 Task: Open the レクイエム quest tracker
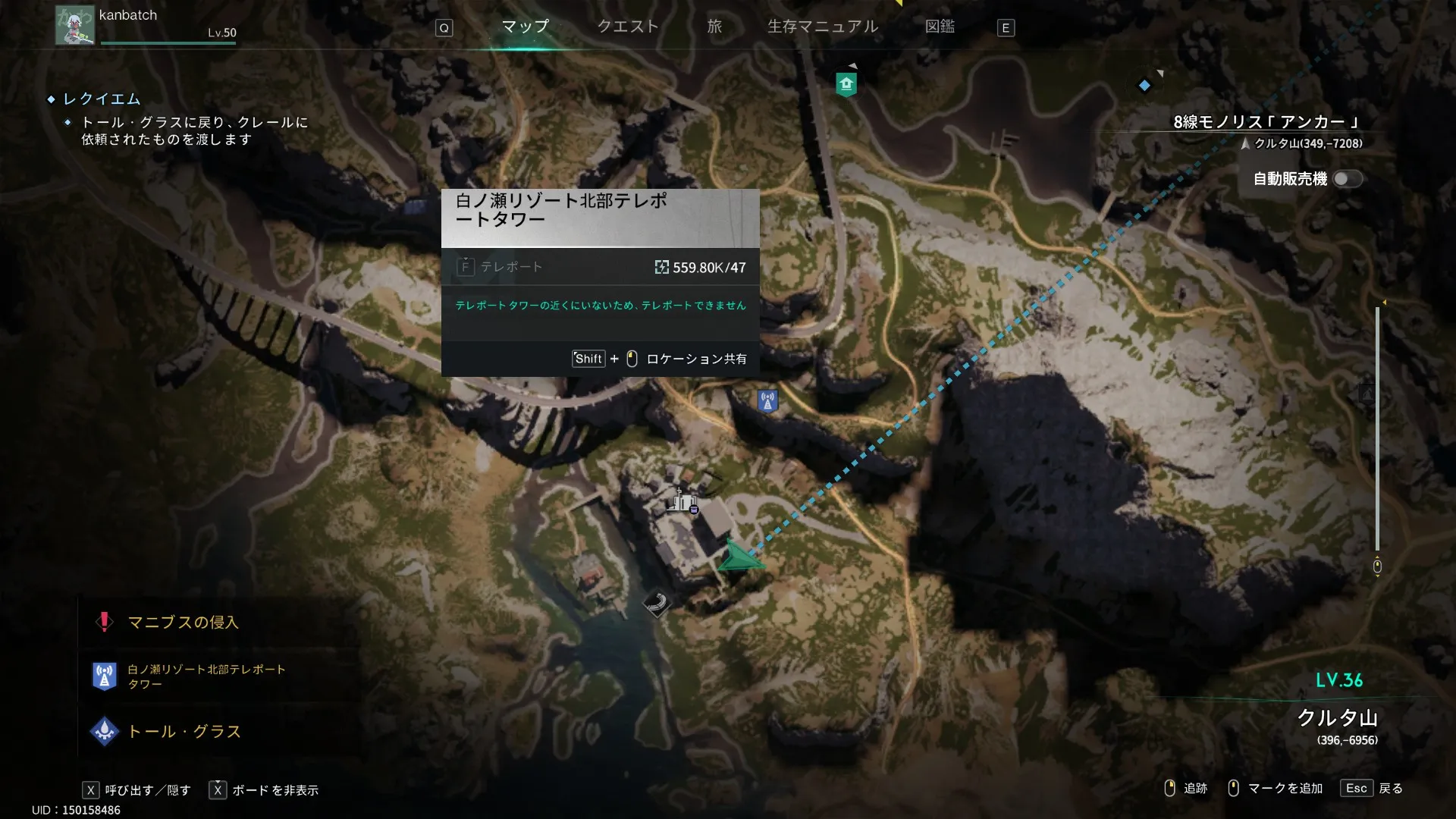[x=102, y=99]
